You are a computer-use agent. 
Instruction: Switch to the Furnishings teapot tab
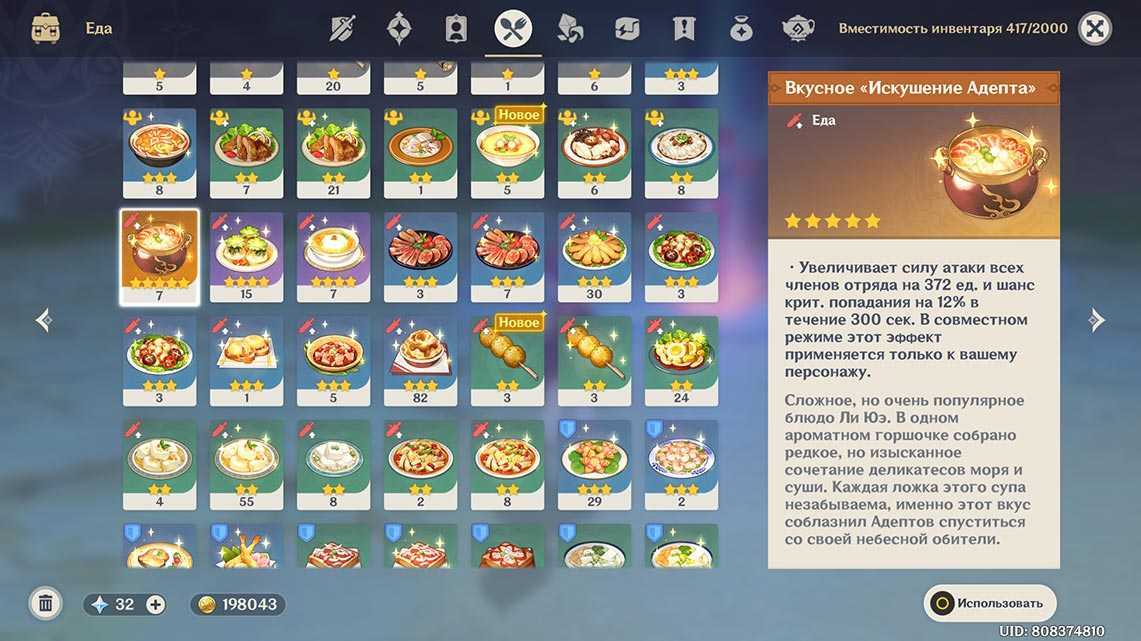coord(797,29)
